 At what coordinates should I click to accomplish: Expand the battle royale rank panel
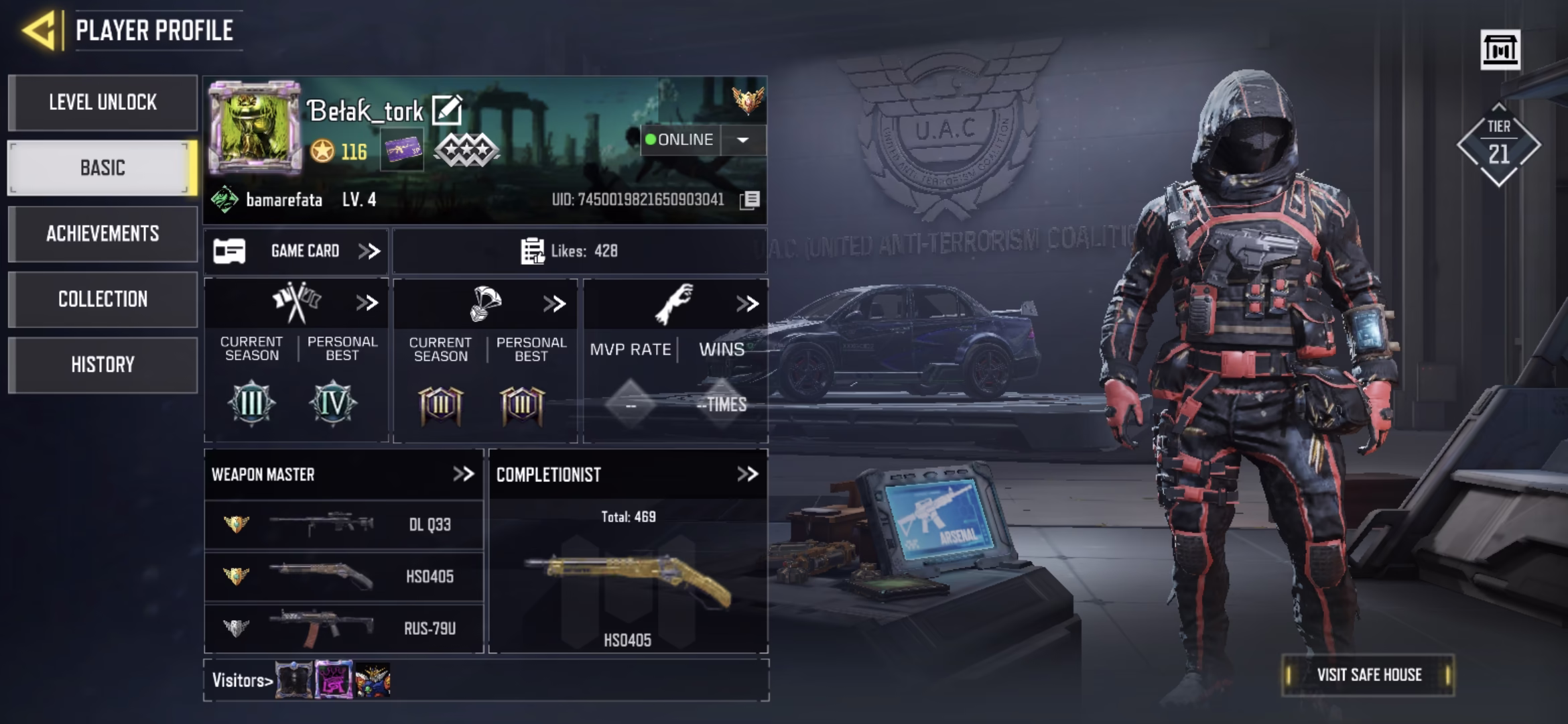point(554,304)
